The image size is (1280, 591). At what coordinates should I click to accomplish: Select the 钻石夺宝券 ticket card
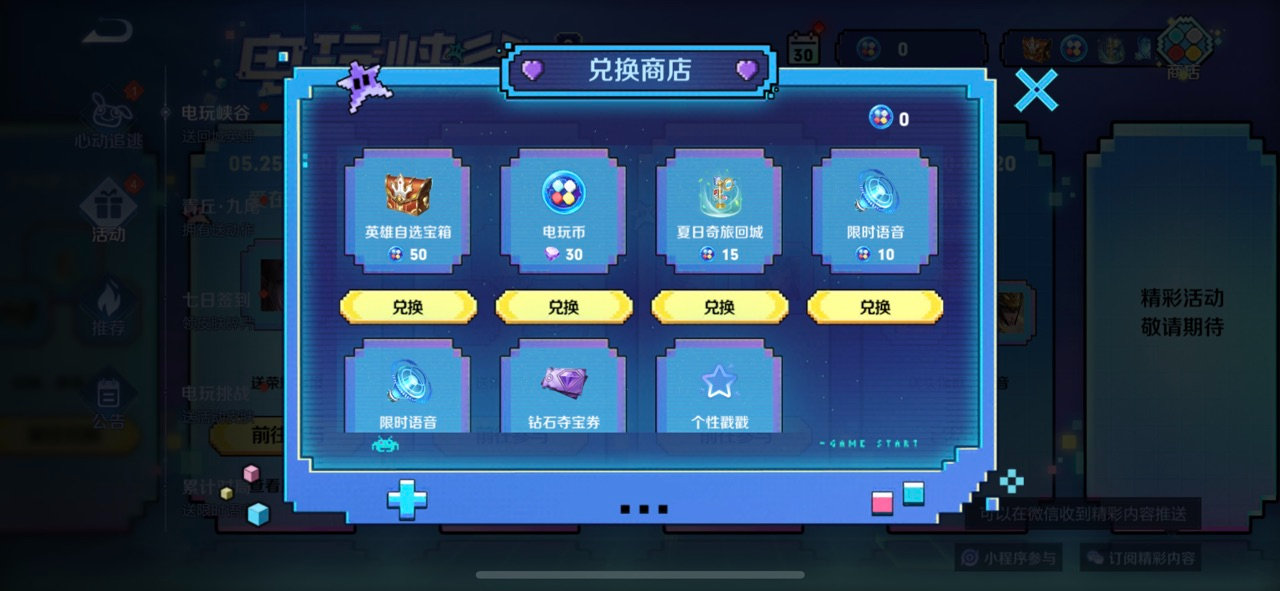pyautogui.click(x=564, y=388)
